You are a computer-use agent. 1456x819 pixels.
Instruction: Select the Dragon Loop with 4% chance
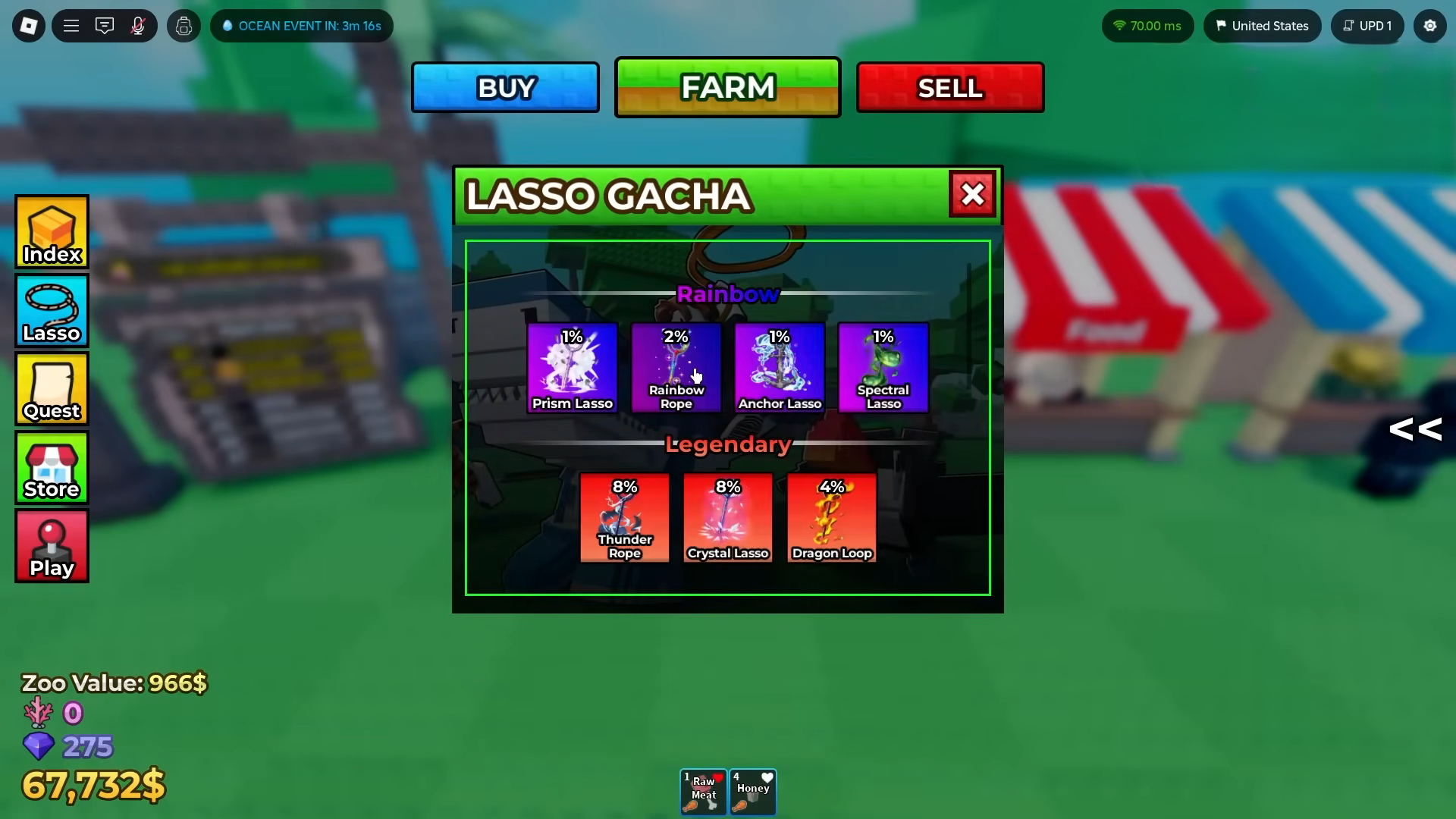tap(831, 518)
